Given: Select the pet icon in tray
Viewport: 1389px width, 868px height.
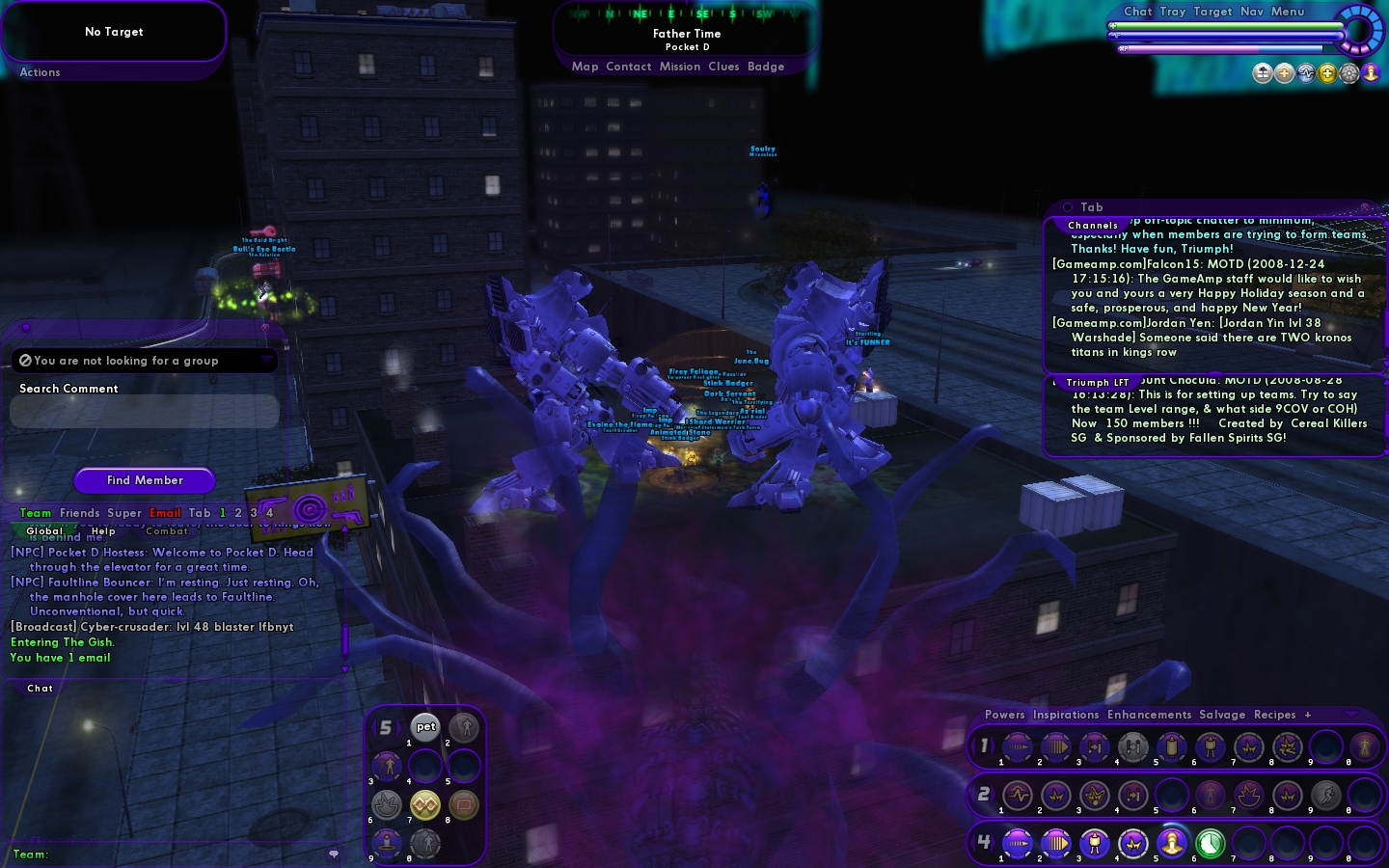Looking at the screenshot, I should 425,727.
